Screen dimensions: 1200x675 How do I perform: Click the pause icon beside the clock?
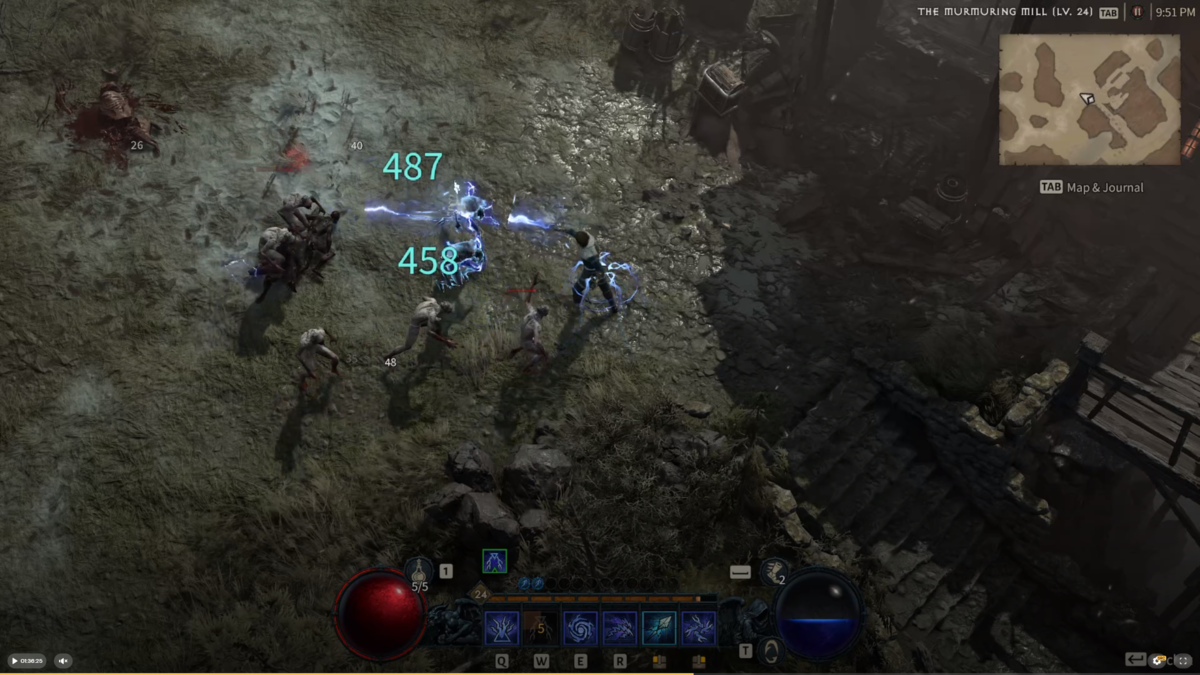point(1137,12)
